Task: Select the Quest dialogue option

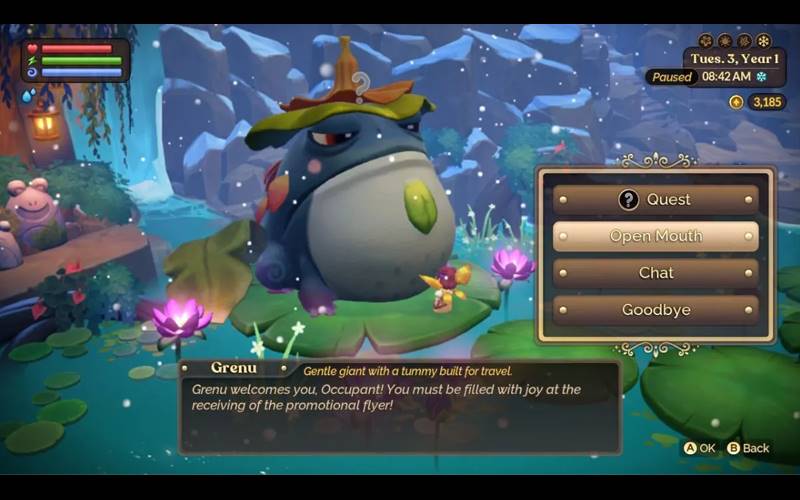Action: [x=656, y=199]
